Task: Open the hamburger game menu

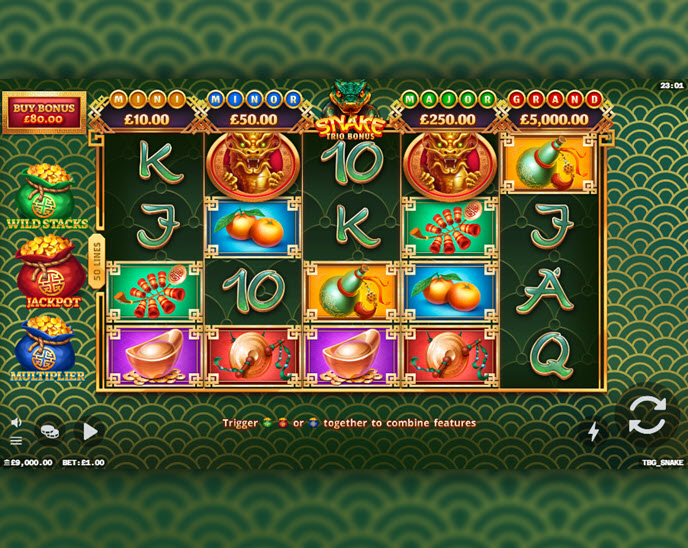Action: click(x=16, y=440)
